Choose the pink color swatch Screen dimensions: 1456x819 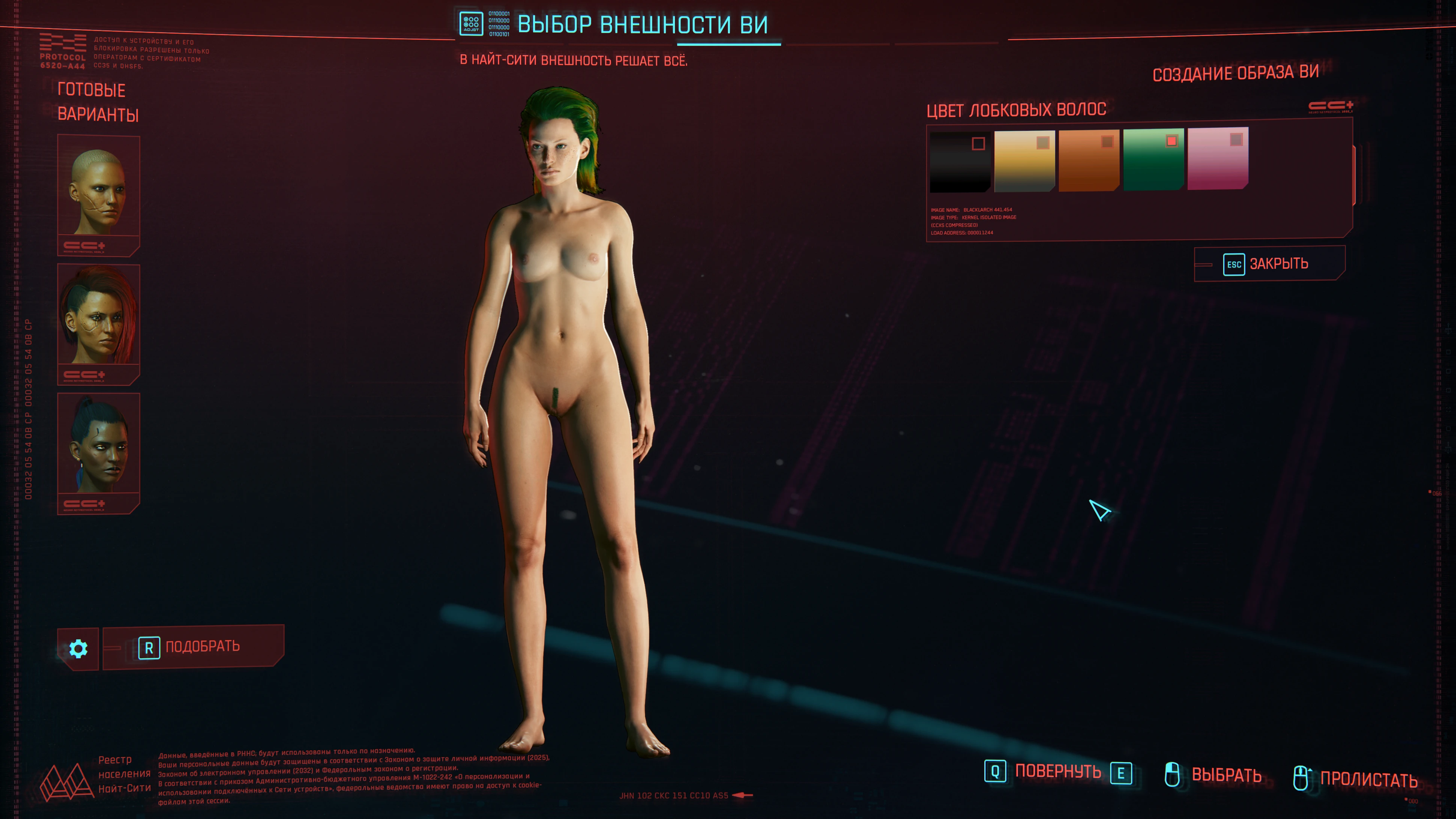pos(1218,159)
